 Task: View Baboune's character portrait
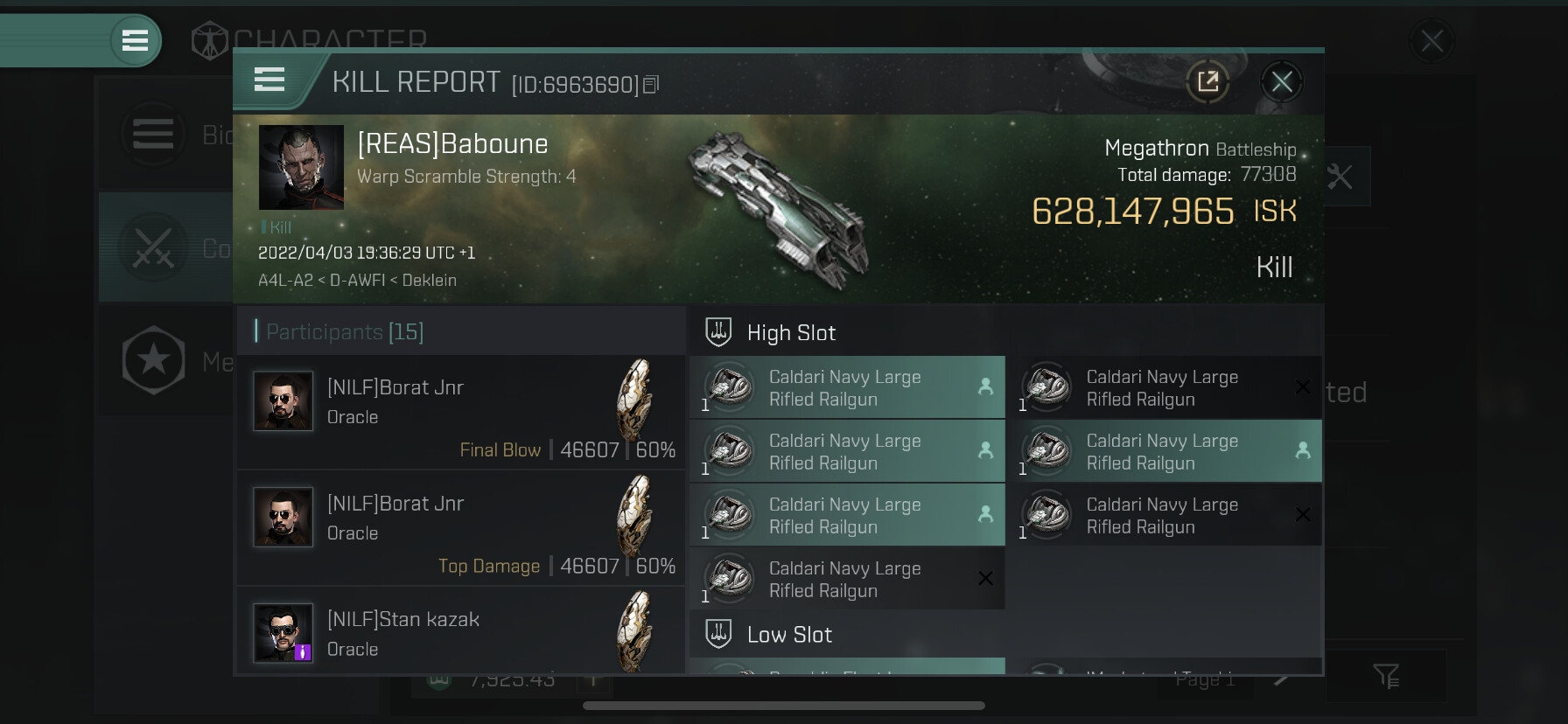click(301, 167)
